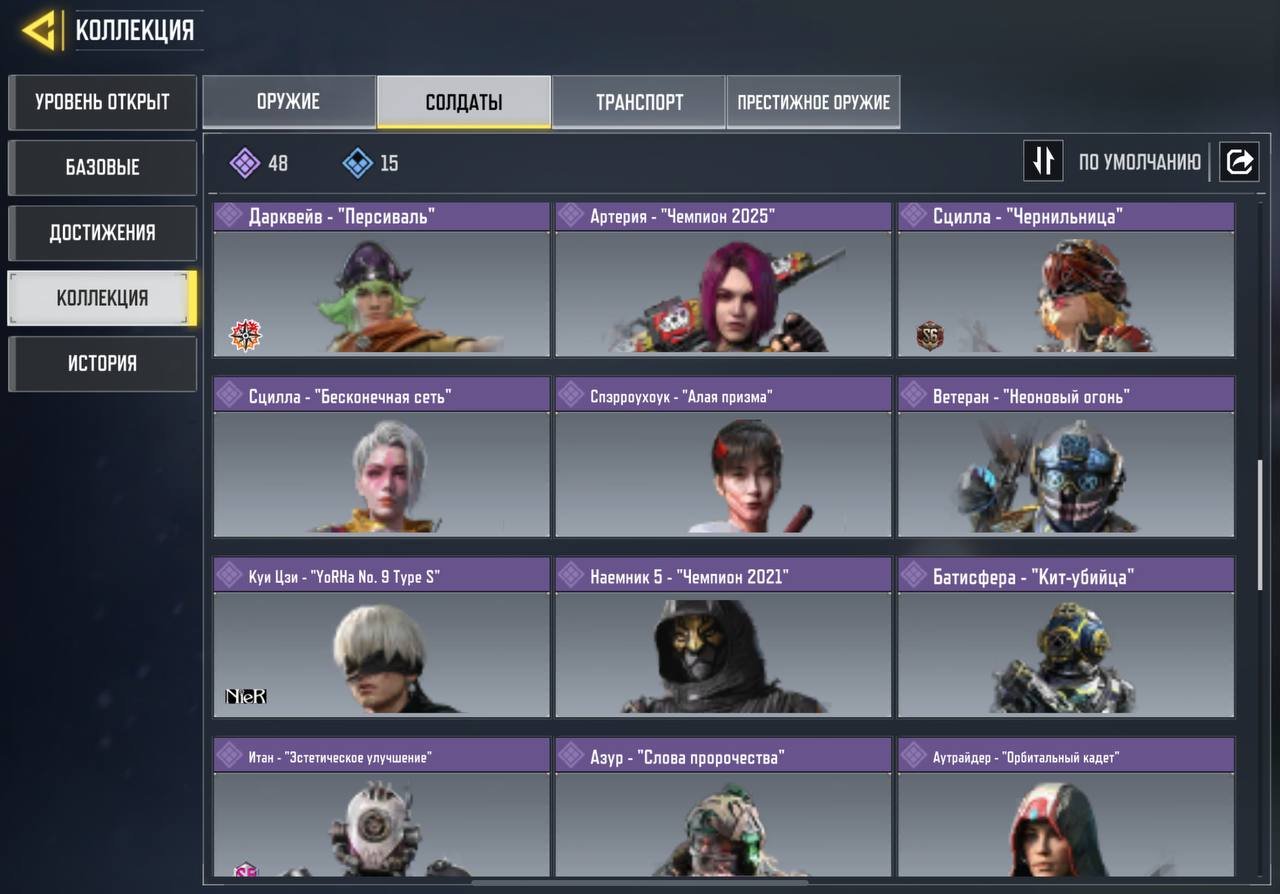This screenshot has height=894, width=1280.
Task: Open the История section
Action: click(x=102, y=364)
